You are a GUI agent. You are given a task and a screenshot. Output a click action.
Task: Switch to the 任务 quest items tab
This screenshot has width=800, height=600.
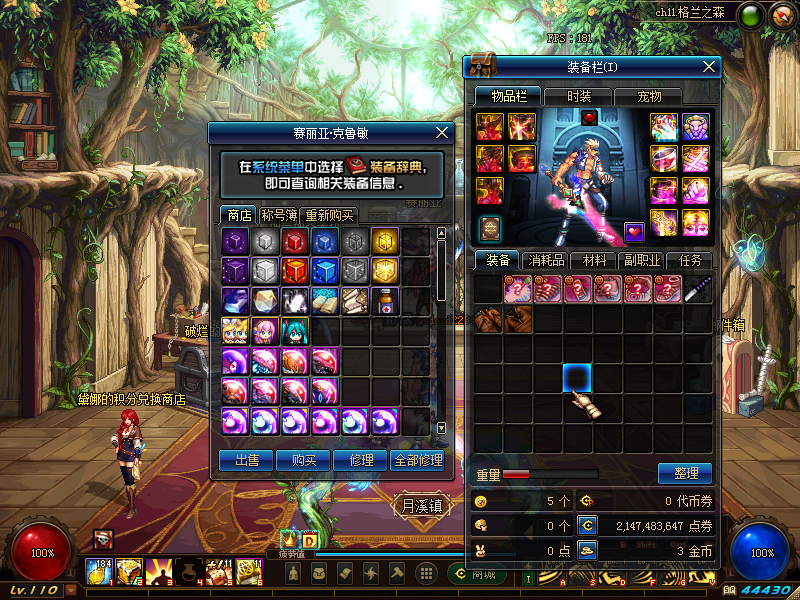[x=691, y=260]
